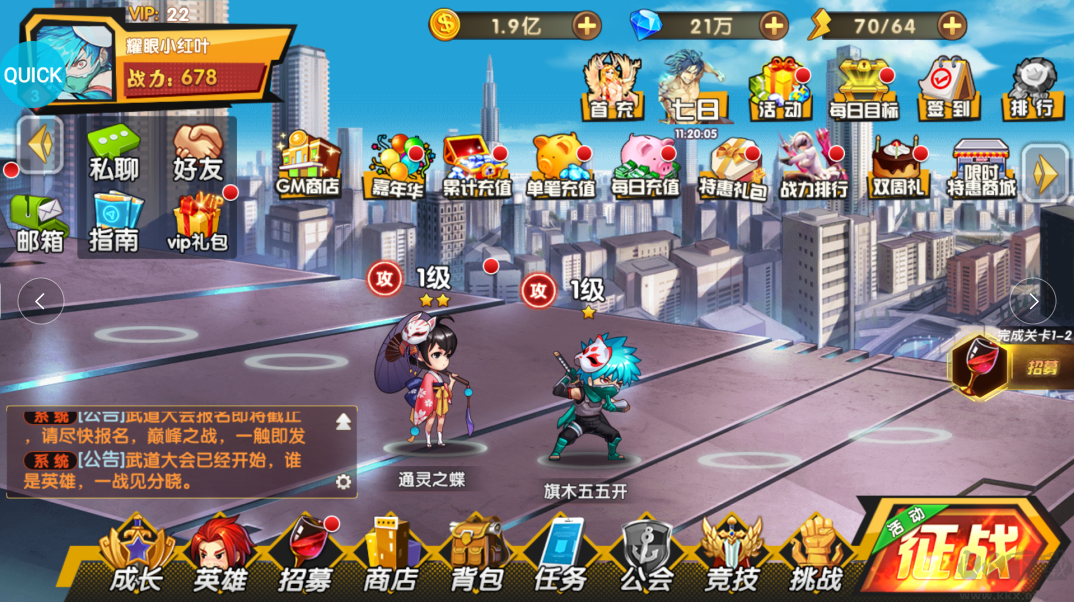
Task: Open the 成长 growth menu
Action: [x=136, y=556]
